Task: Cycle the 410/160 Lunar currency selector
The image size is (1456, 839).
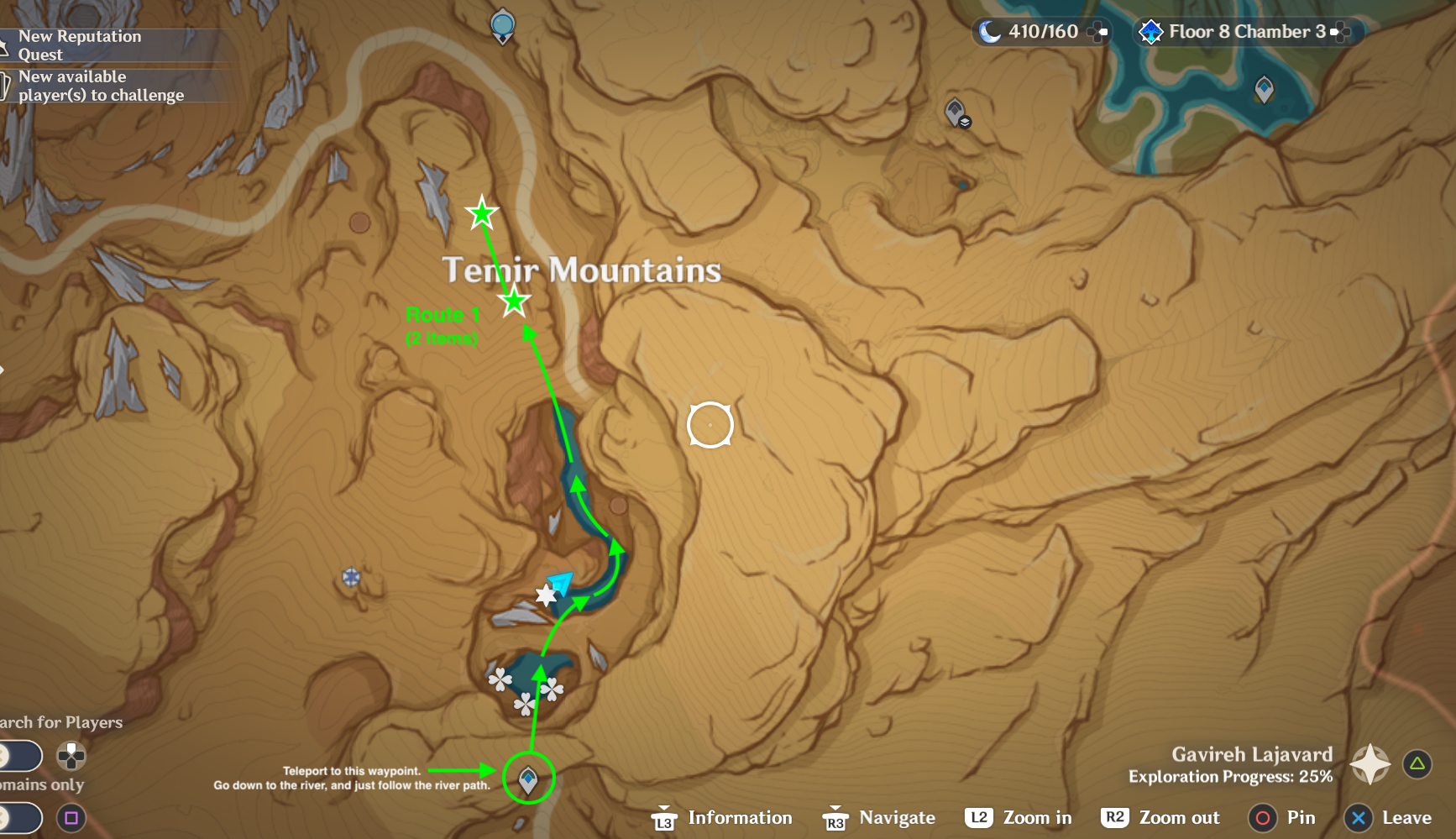Action: pos(1097,34)
